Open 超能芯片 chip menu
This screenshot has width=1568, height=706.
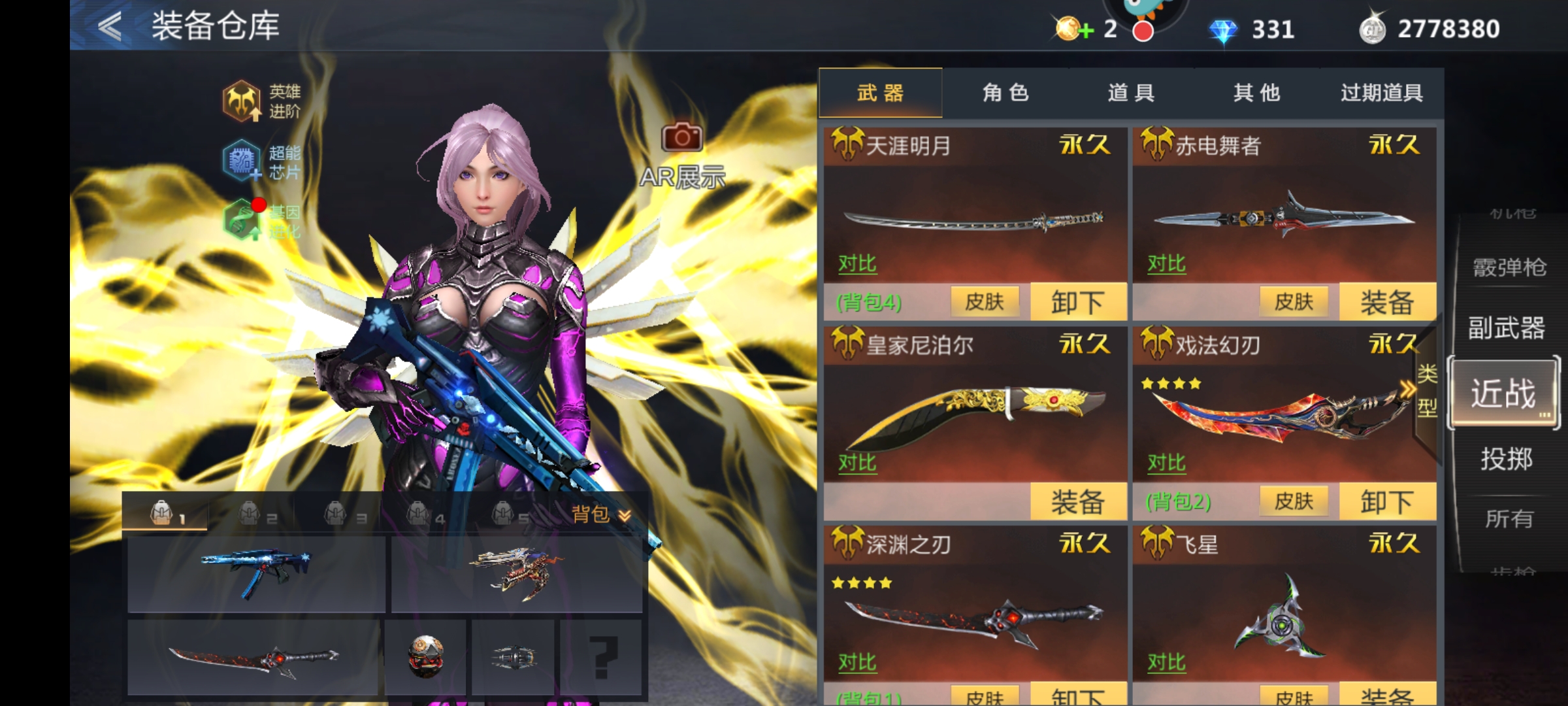pos(261,161)
